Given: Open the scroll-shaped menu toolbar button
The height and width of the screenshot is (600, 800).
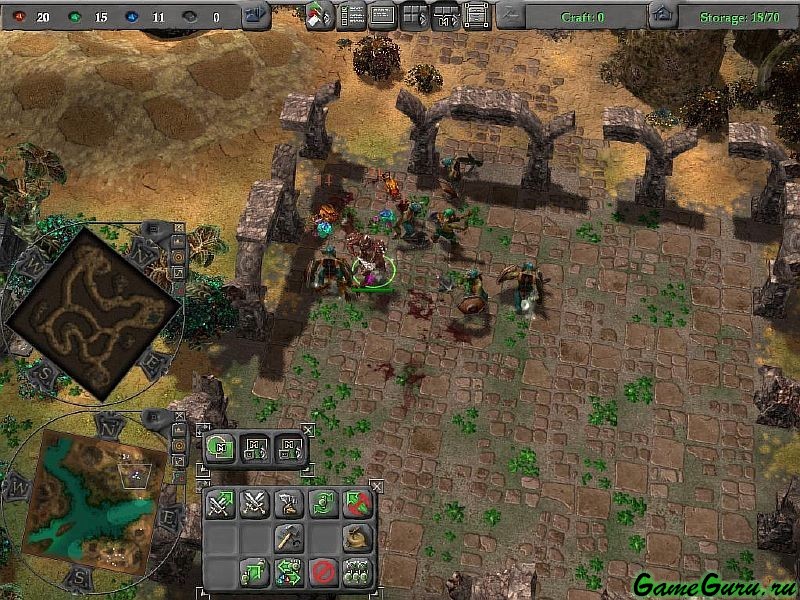Looking at the screenshot, I should coord(476,16).
